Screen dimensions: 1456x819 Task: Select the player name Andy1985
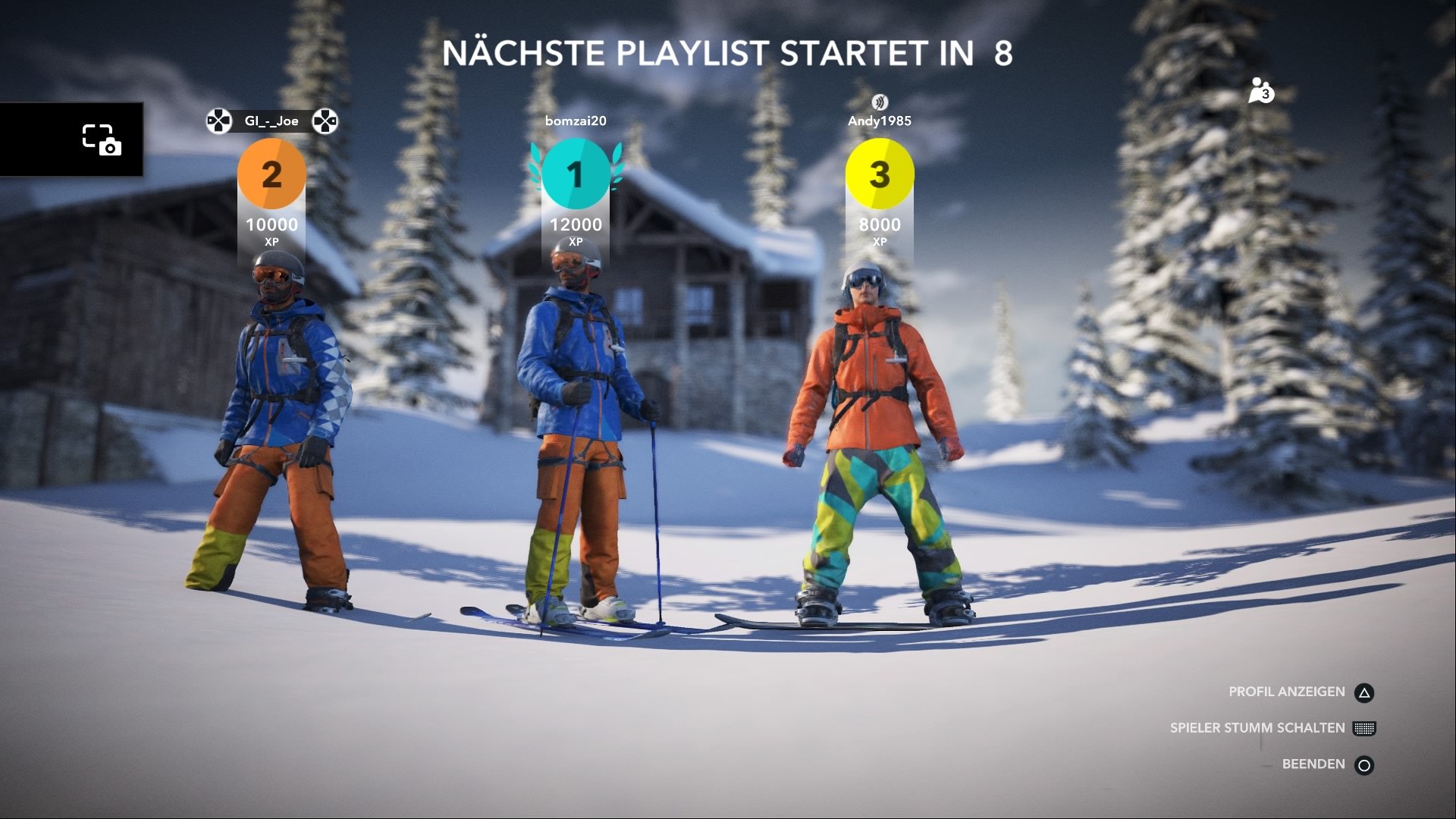(881, 119)
